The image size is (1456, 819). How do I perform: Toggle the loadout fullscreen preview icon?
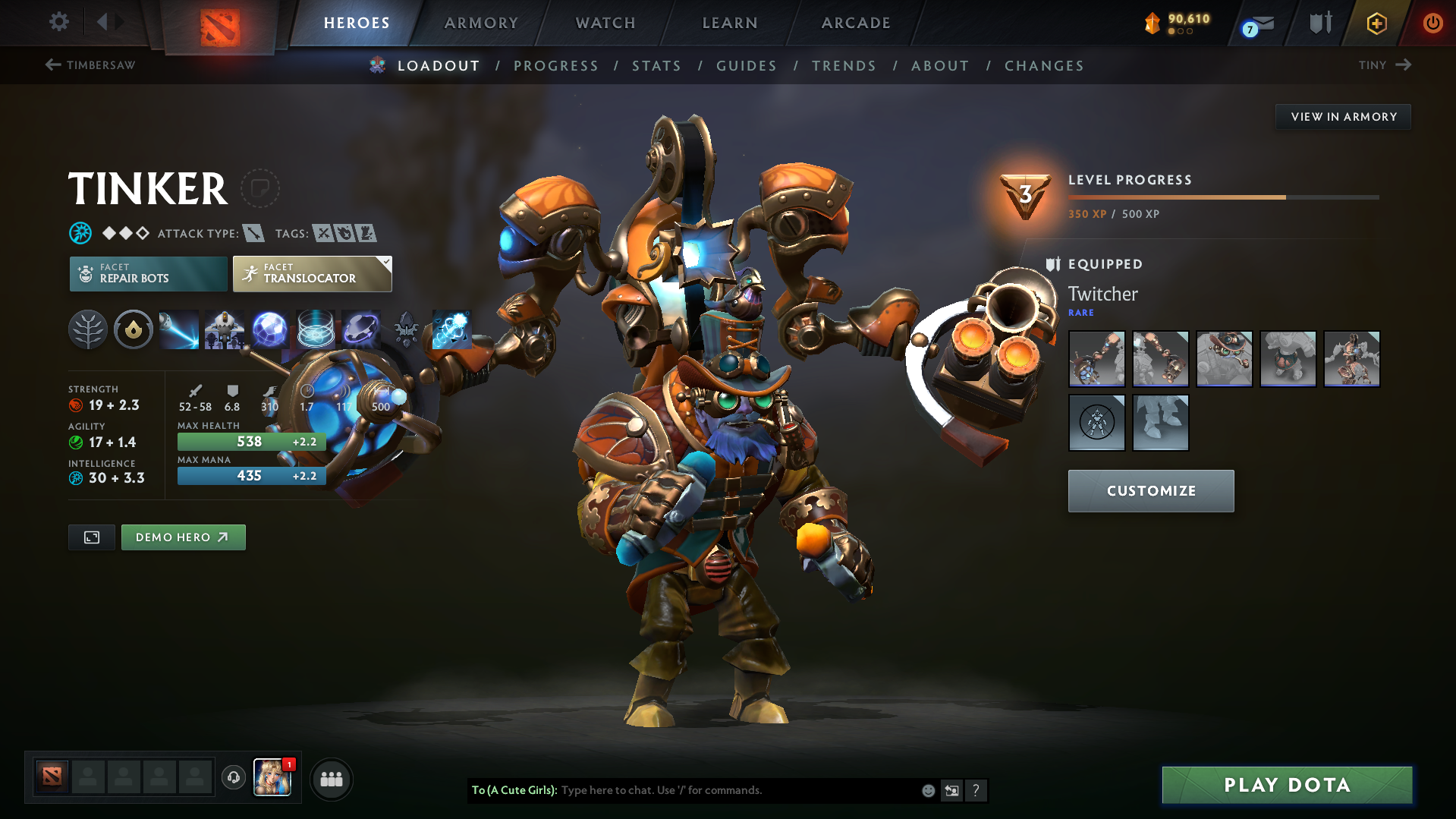pos(91,537)
